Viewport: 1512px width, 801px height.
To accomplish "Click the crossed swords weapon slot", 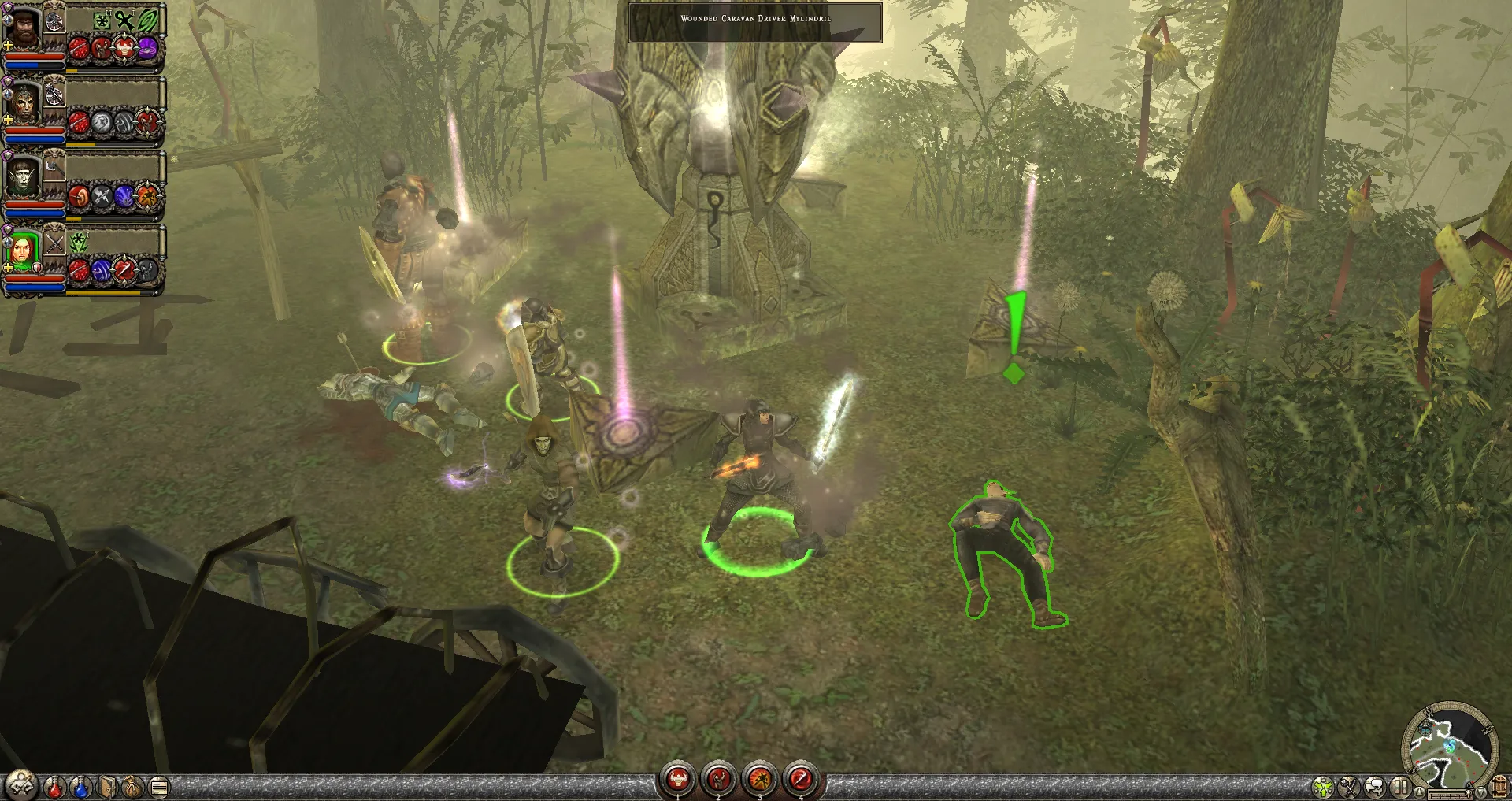I will (54, 243).
